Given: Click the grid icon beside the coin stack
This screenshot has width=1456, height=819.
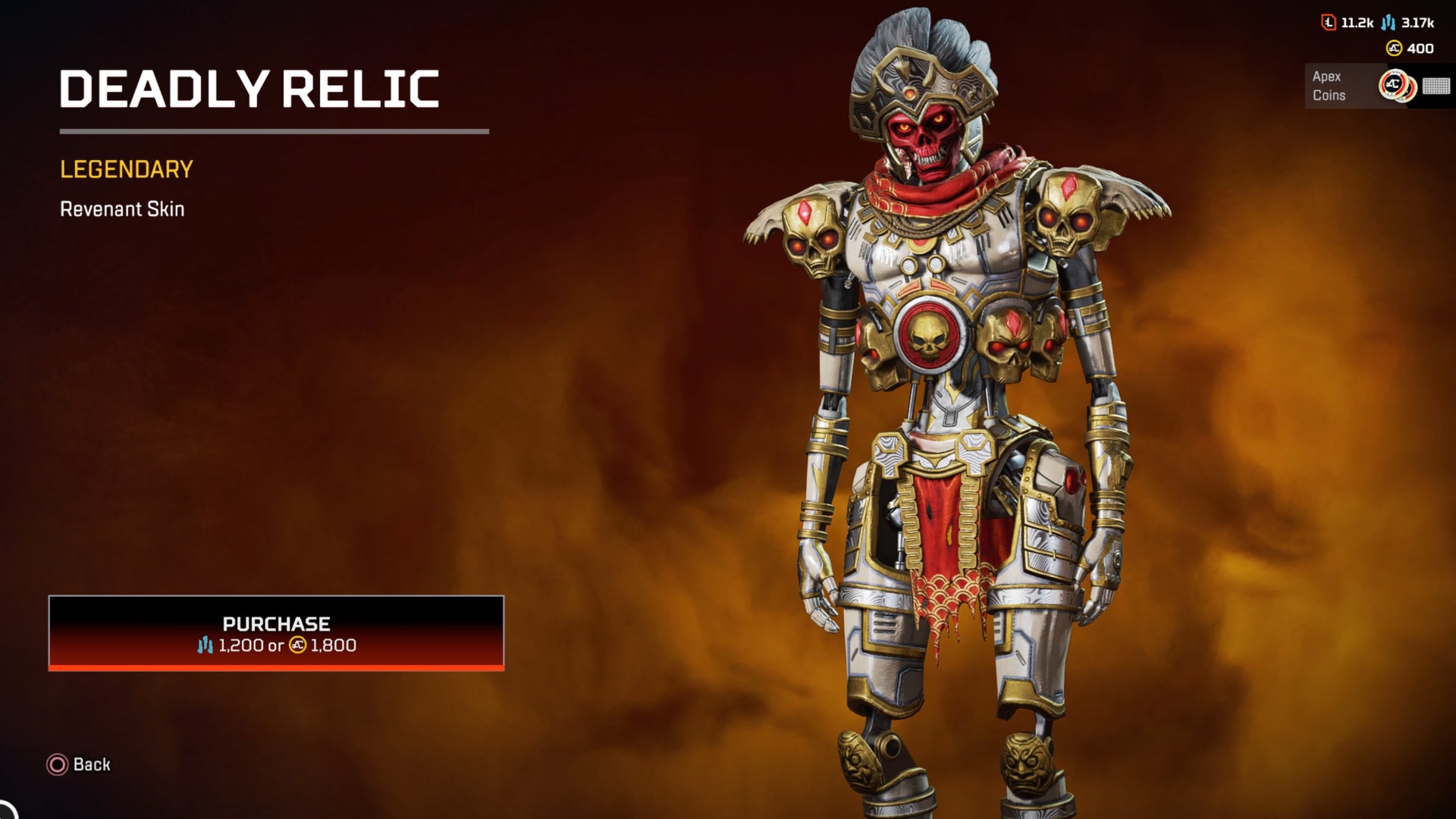Looking at the screenshot, I should coord(1436,86).
